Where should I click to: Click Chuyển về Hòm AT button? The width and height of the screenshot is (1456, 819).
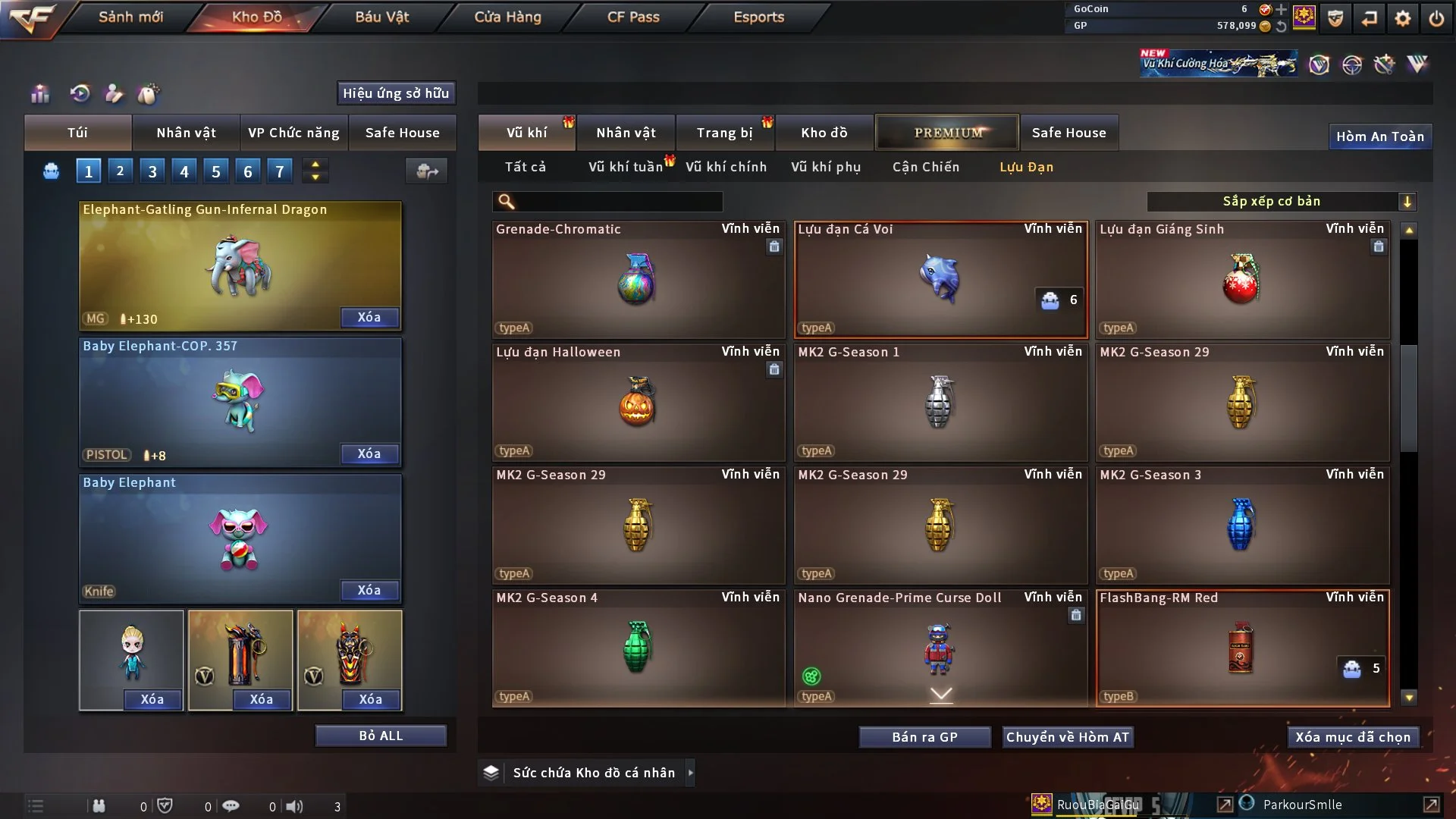[1067, 737]
